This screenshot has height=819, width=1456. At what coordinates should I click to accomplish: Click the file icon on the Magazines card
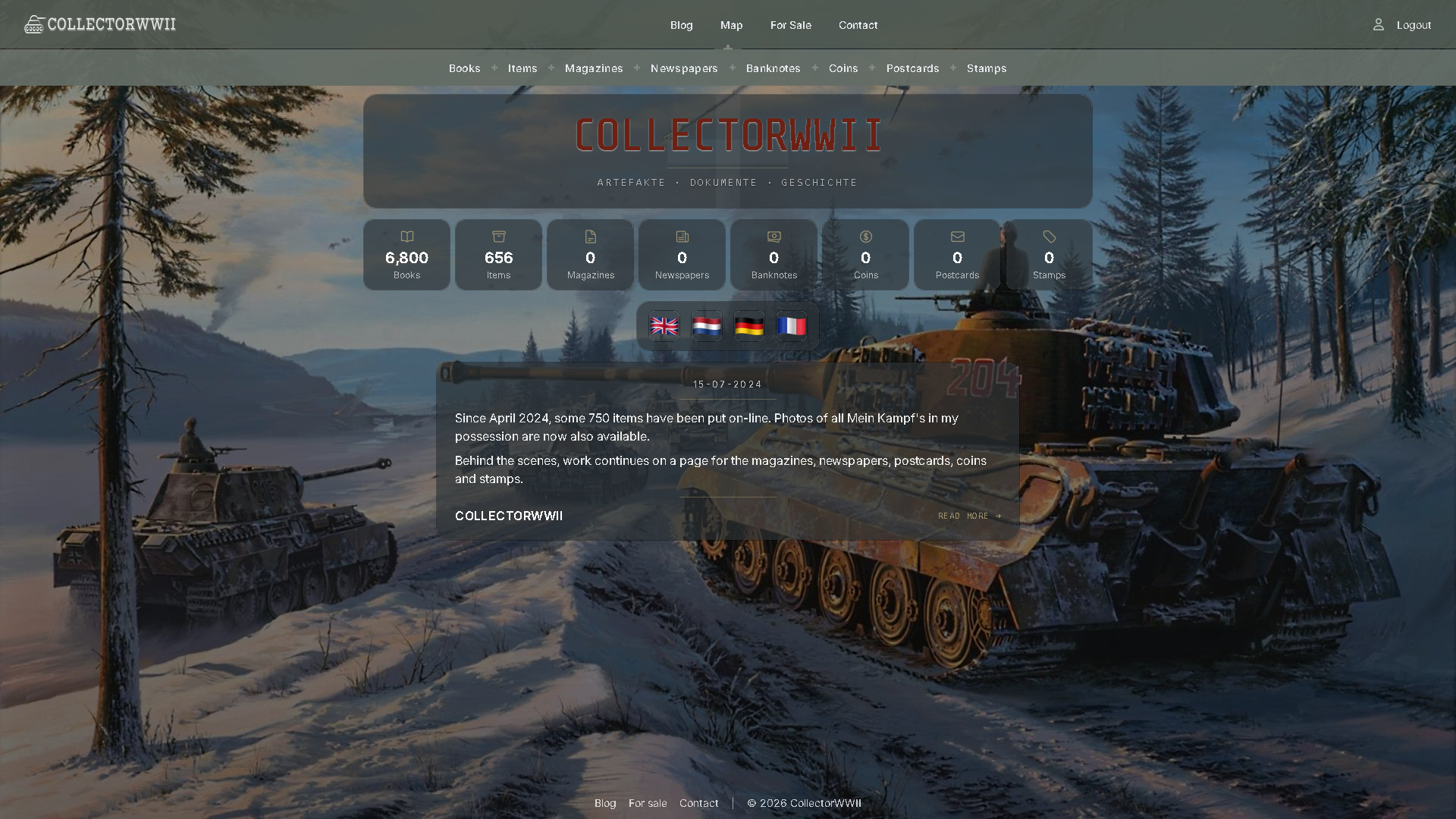pyautogui.click(x=590, y=237)
